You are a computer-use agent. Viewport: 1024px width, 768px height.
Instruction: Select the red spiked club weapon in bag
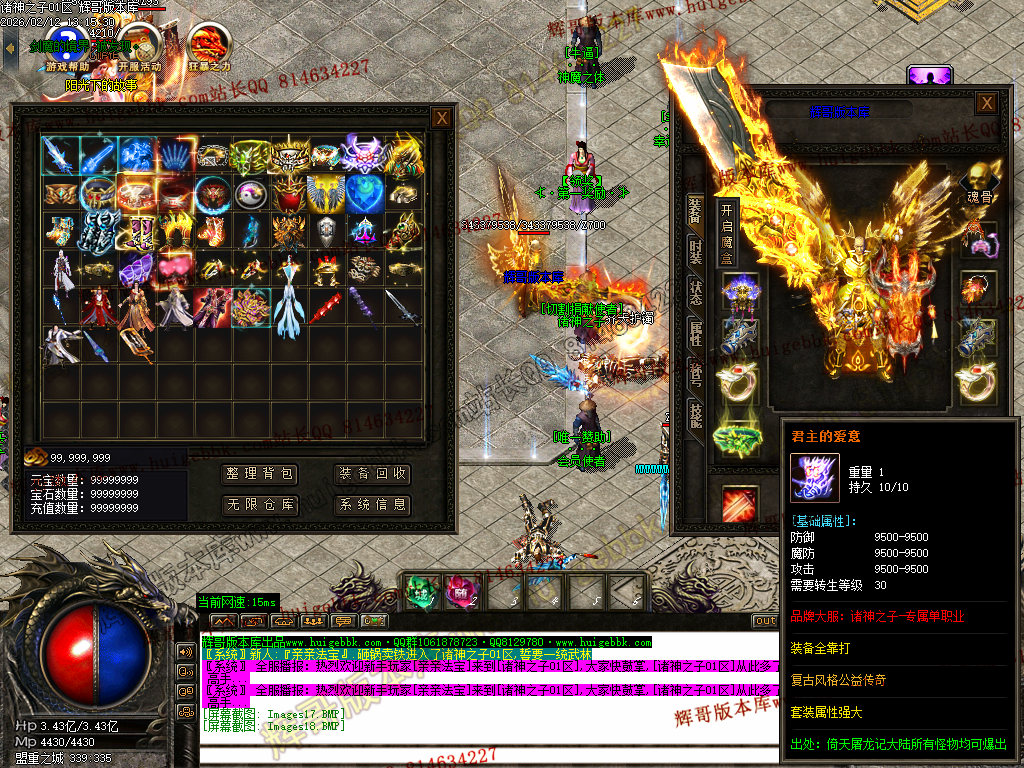tap(325, 309)
